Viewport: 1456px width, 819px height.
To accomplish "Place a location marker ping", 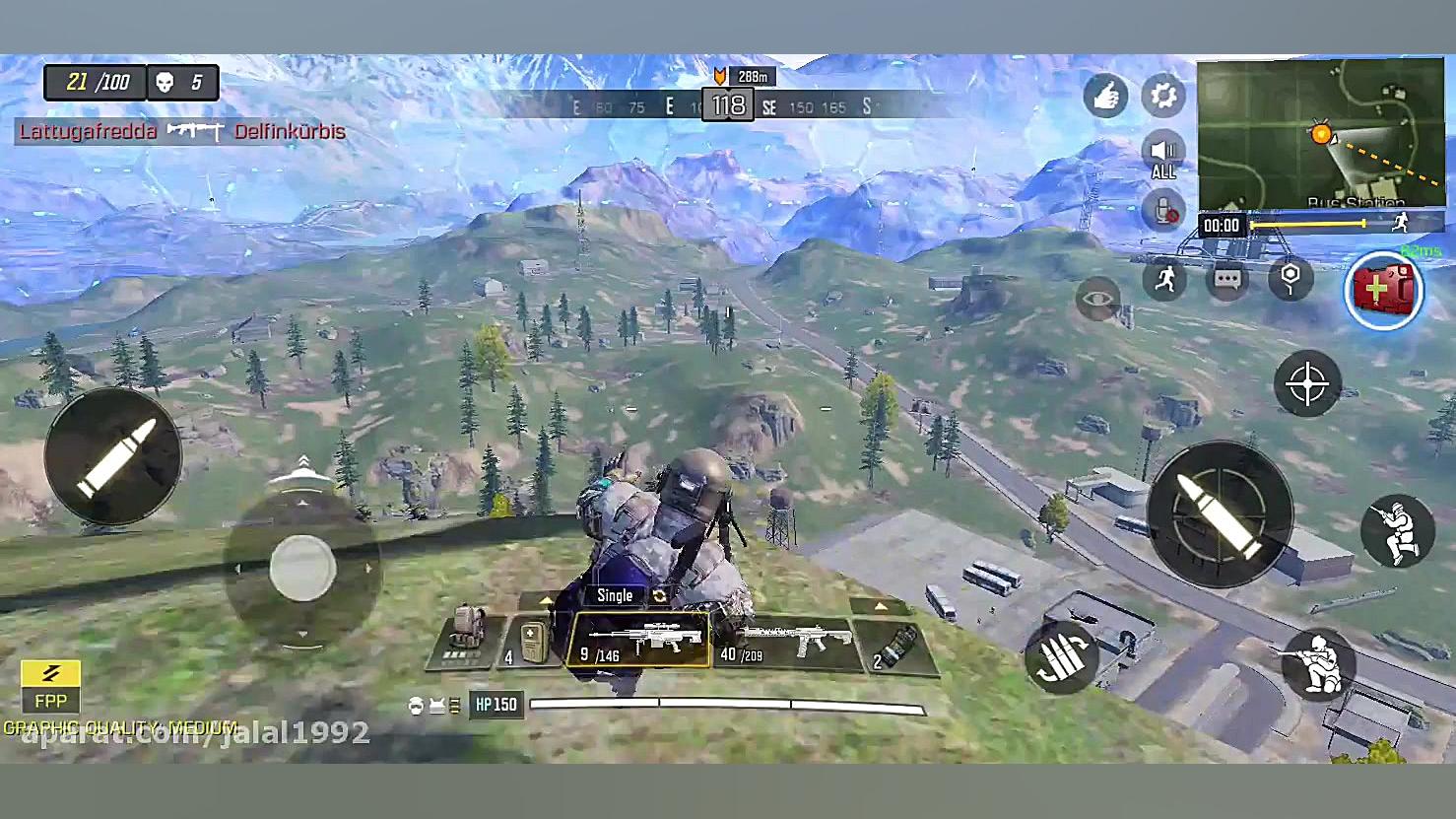I will click(x=1291, y=279).
